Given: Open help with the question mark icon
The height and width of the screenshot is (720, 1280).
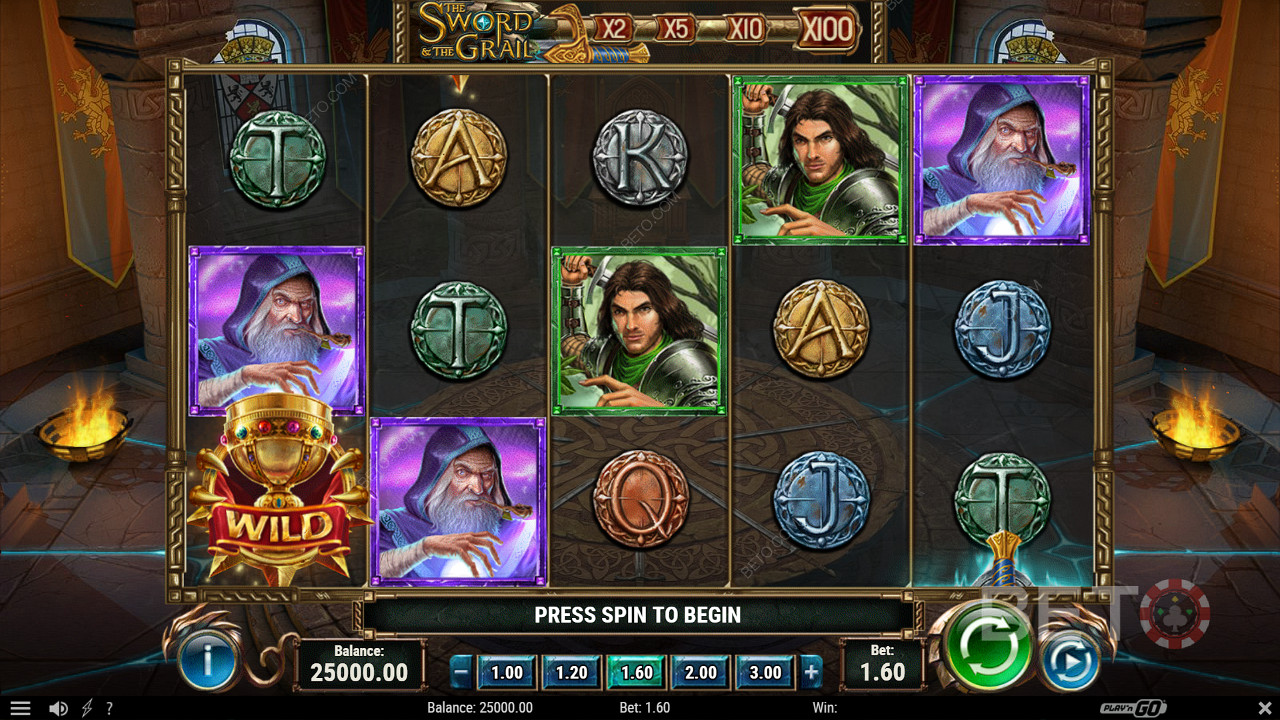Looking at the screenshot, I should click(109, 708).
